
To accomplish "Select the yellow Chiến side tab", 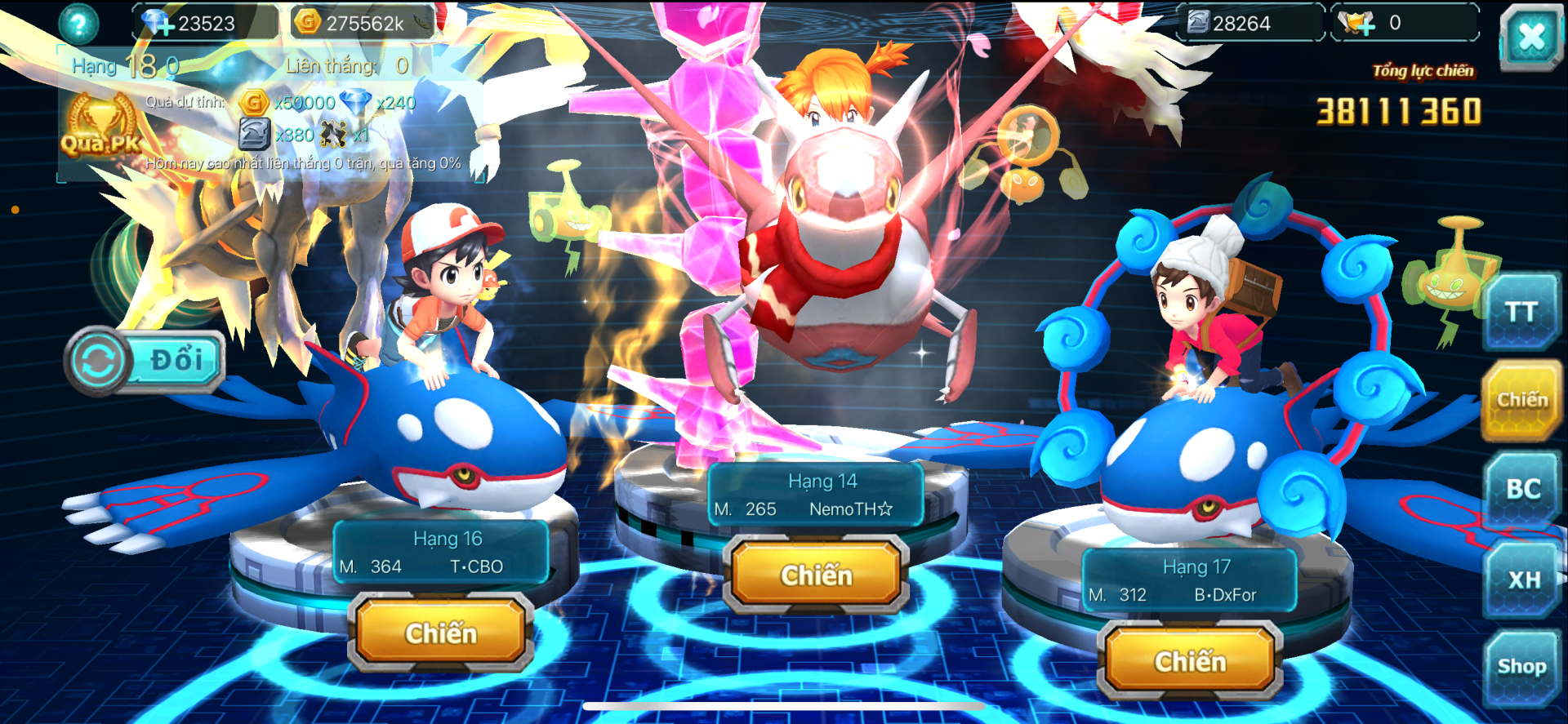I will tap(1521, 399).
